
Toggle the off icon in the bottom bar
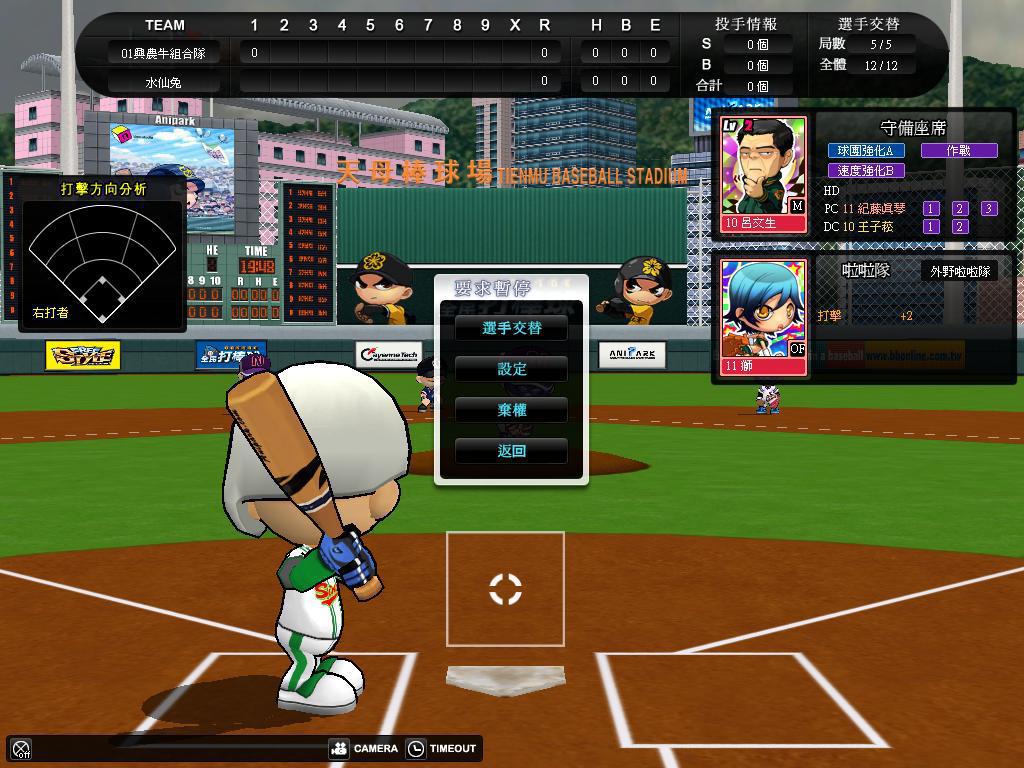[x=21, y=748]
